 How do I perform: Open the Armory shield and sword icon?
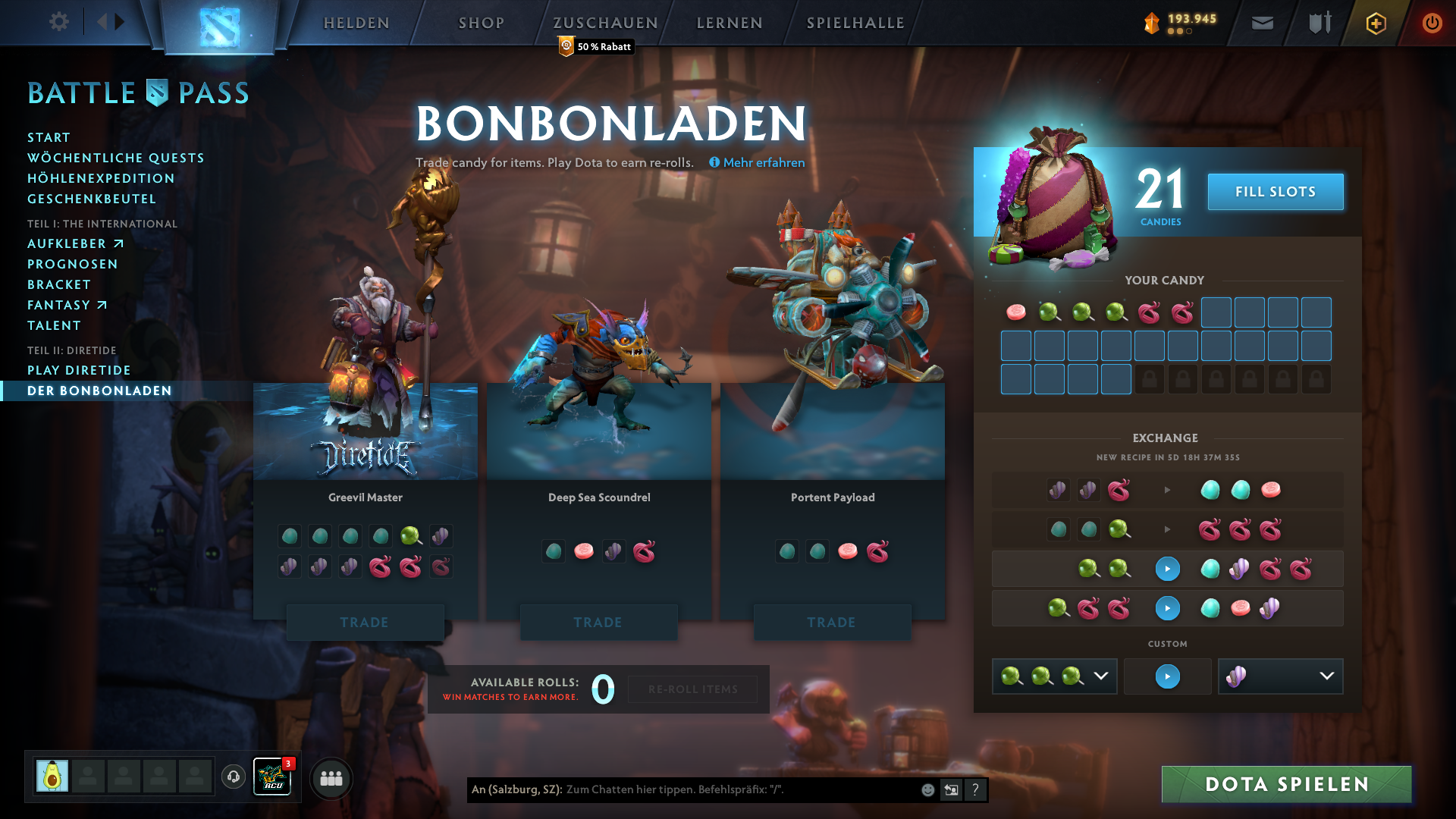[1318, 23]
